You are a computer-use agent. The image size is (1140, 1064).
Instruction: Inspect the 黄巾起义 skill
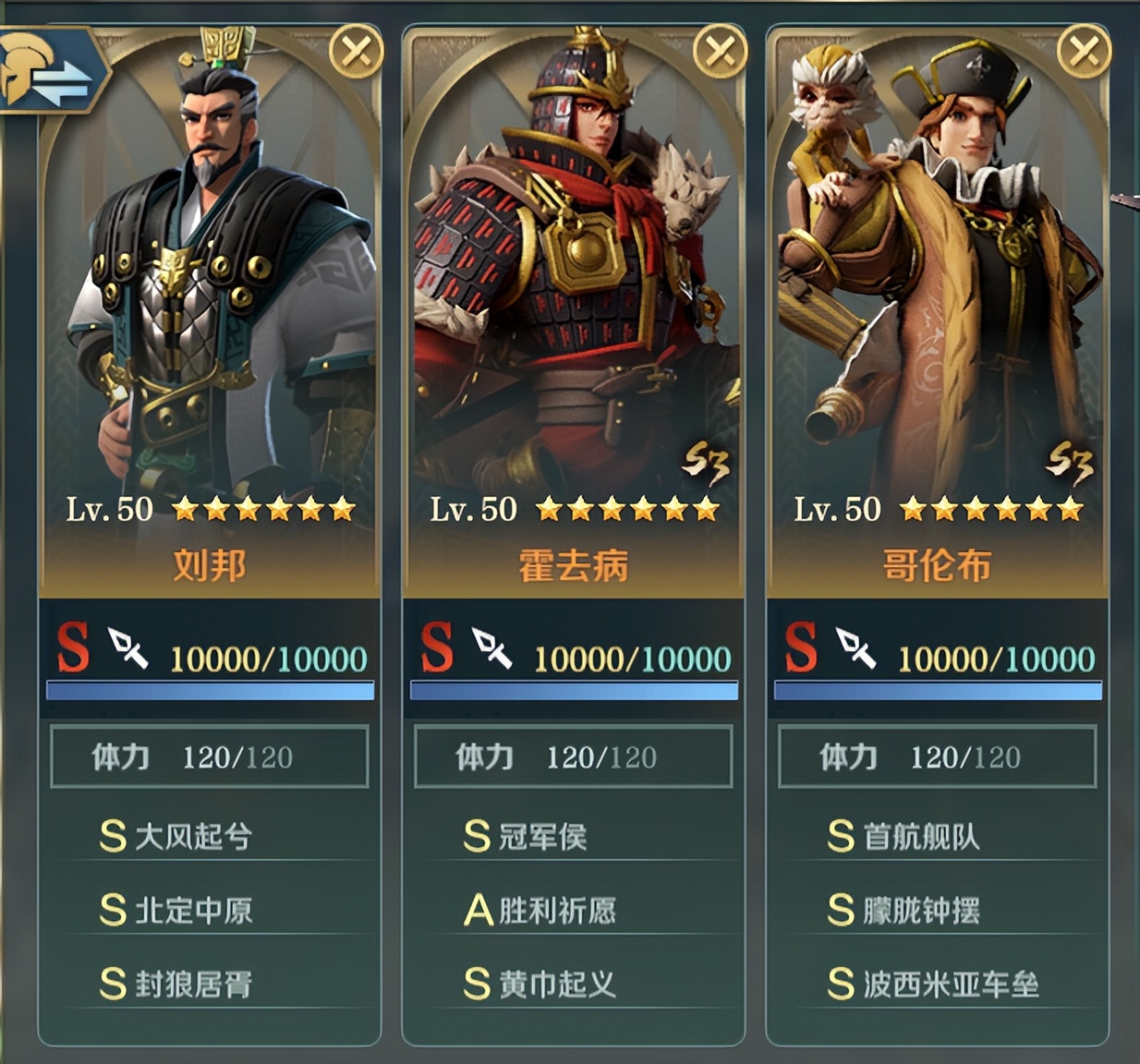[x=556, y=985]
